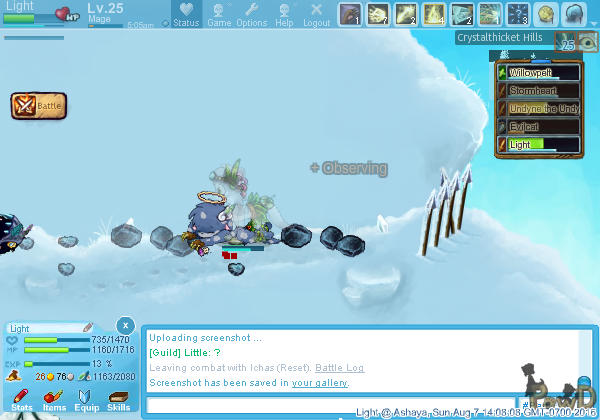Start a fight with the Battle button
The height and width of the screenshot is (420, 600).
tap(39, 105)
